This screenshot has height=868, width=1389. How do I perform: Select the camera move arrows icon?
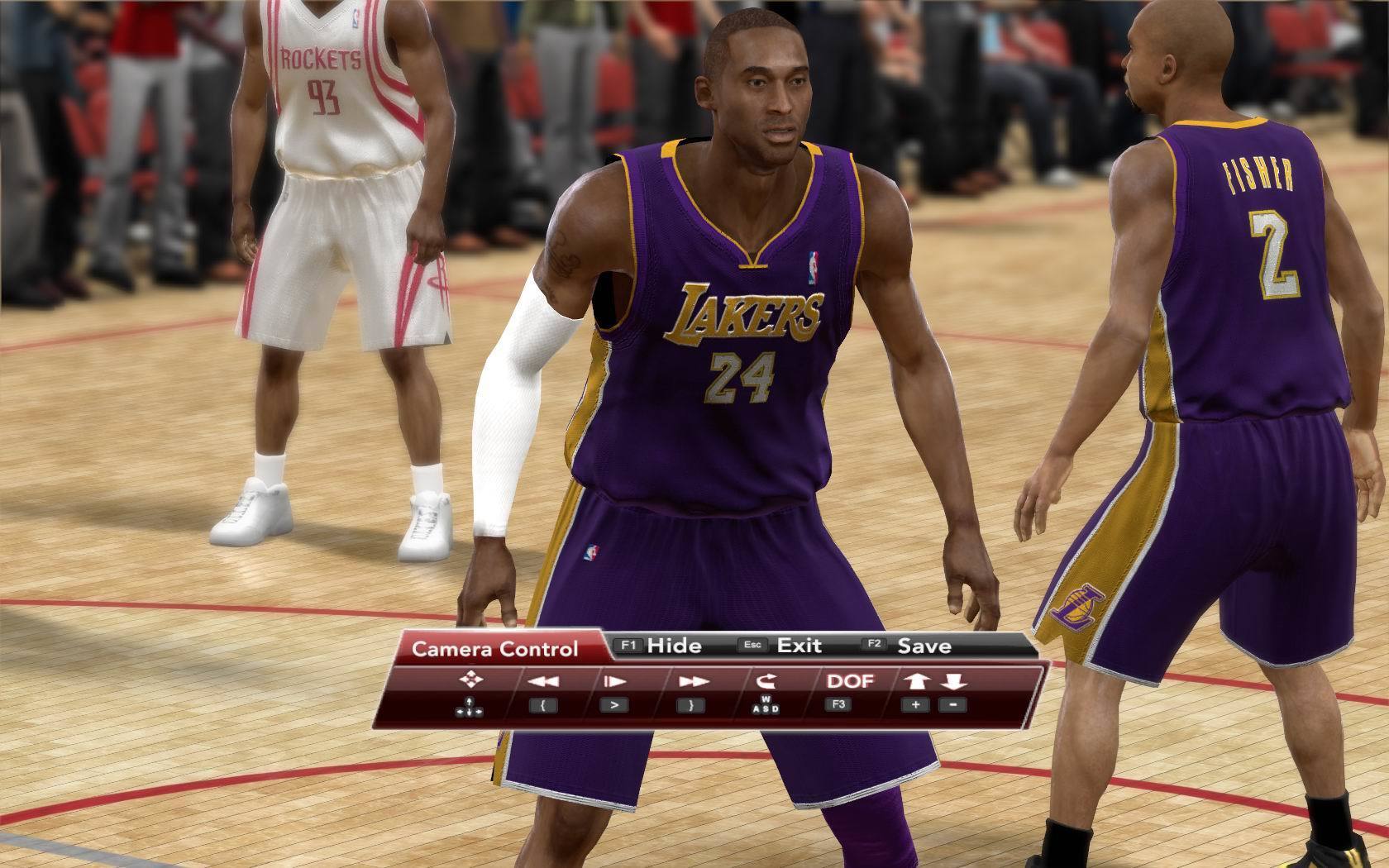[x=470, y=680]
